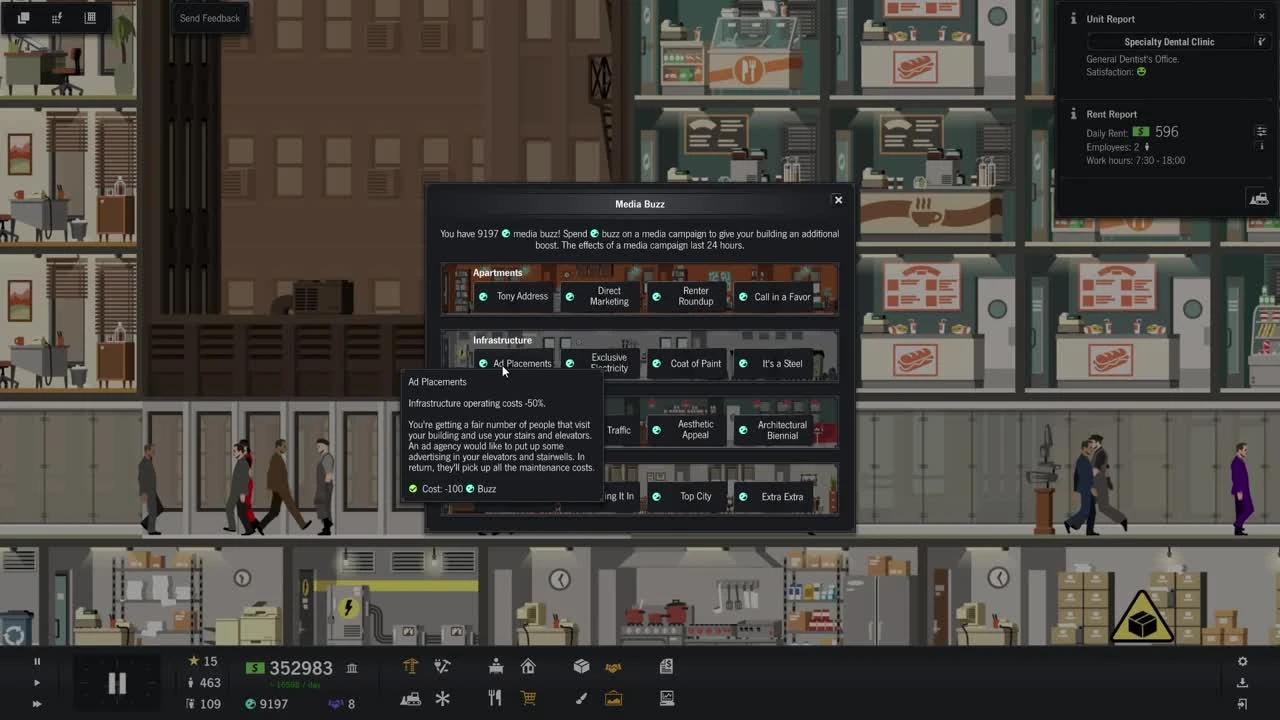The width and height of the screenshot is (1280, 720).
Task: Toggle the floor grid overlay
Action: pos(89,17)
